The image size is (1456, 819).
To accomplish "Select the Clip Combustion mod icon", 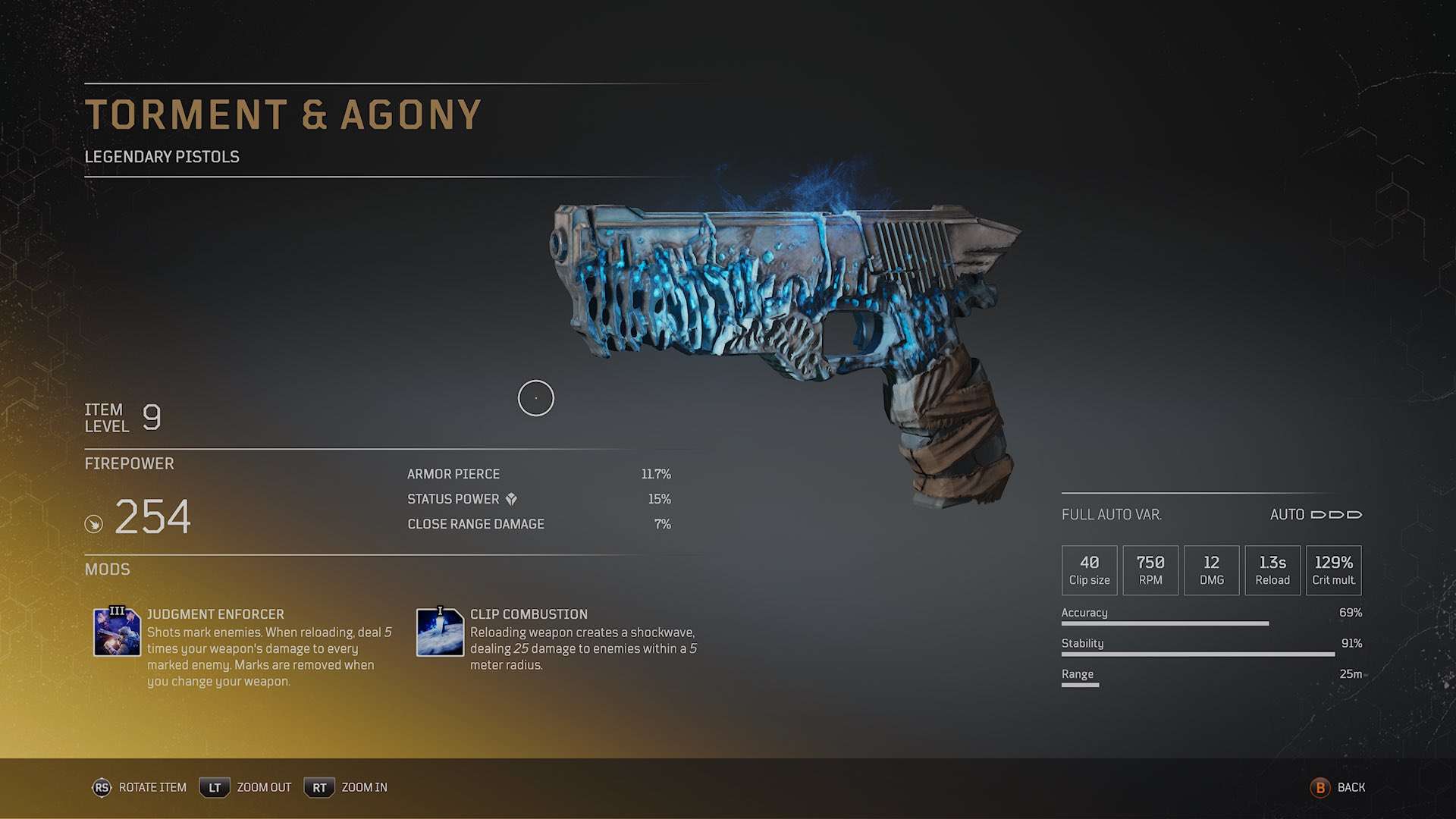I will (440, 632).
